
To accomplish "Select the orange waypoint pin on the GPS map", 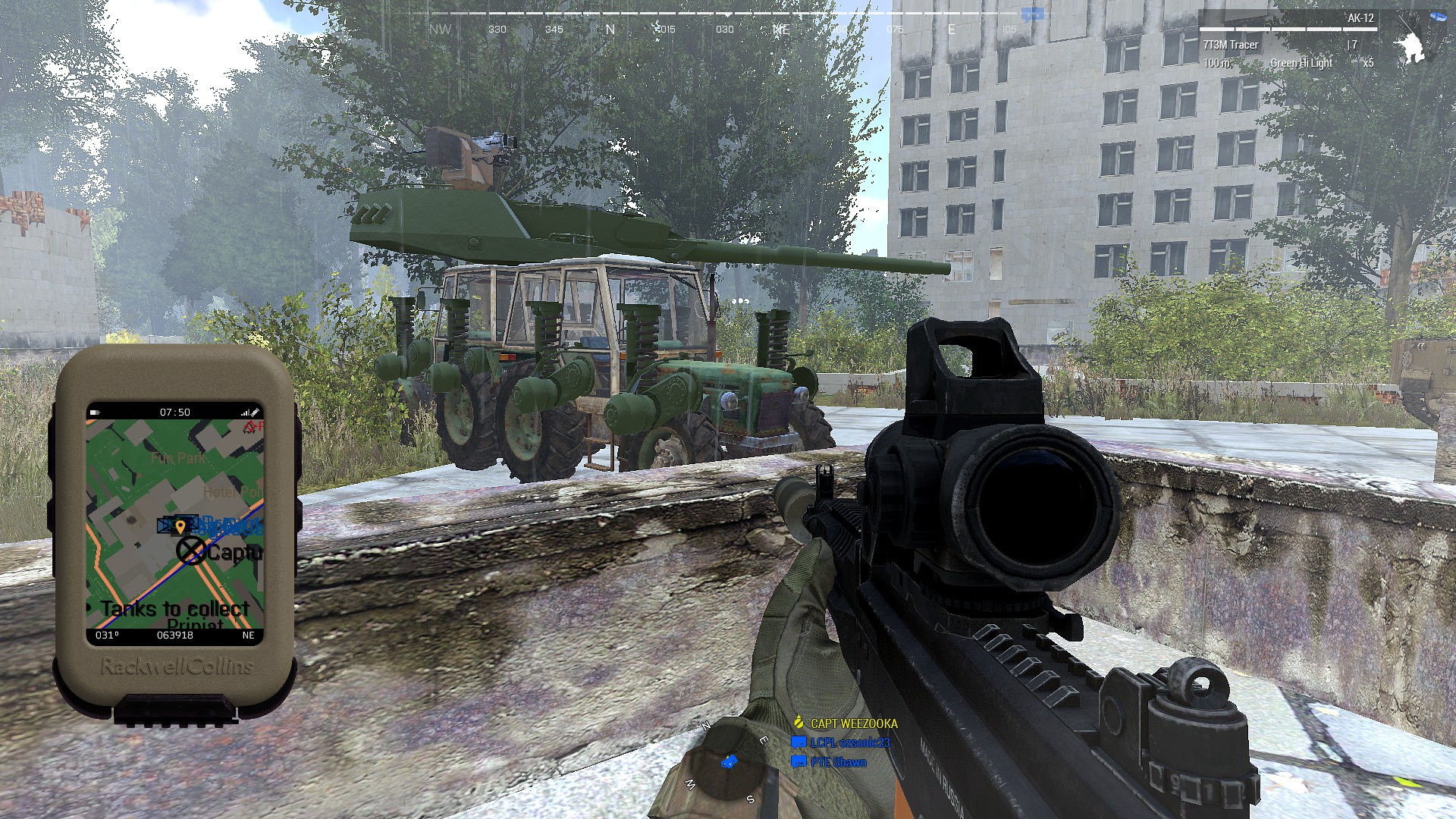I will point(181,527).
